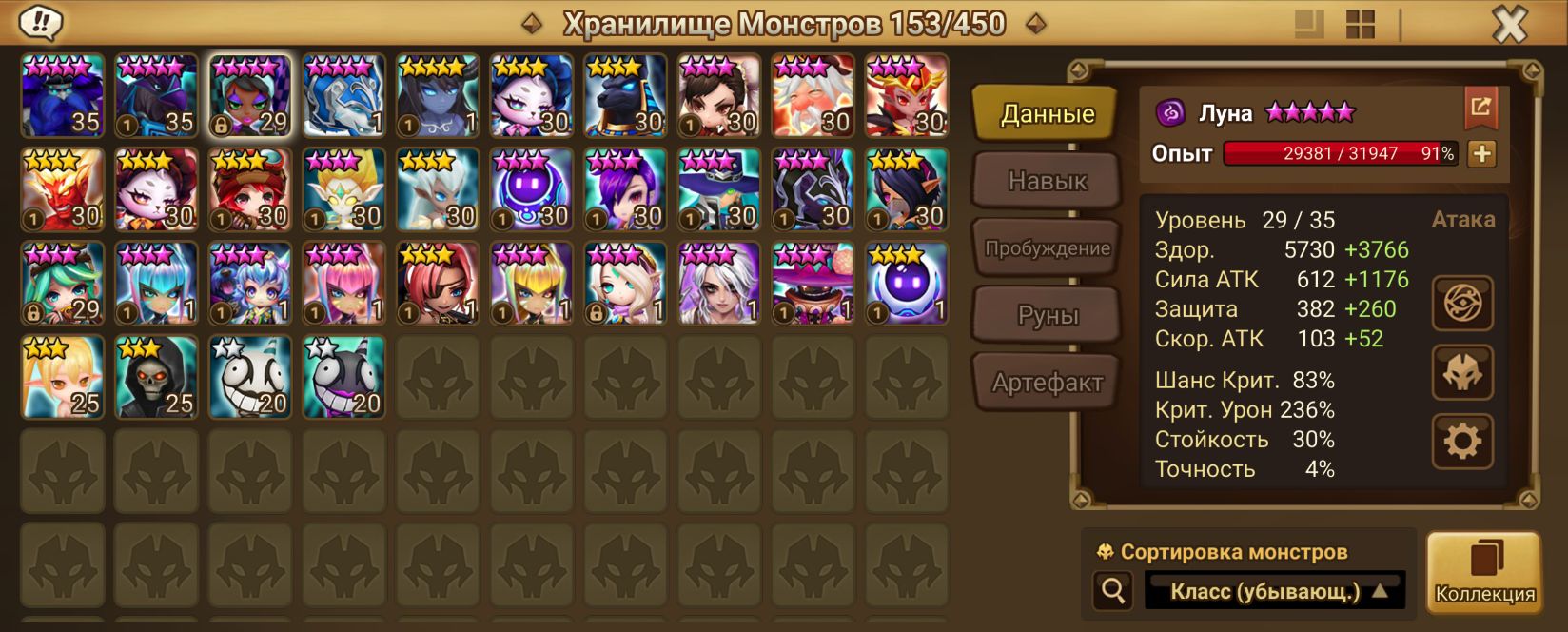Open the chat bubble icon

point(40,23)
